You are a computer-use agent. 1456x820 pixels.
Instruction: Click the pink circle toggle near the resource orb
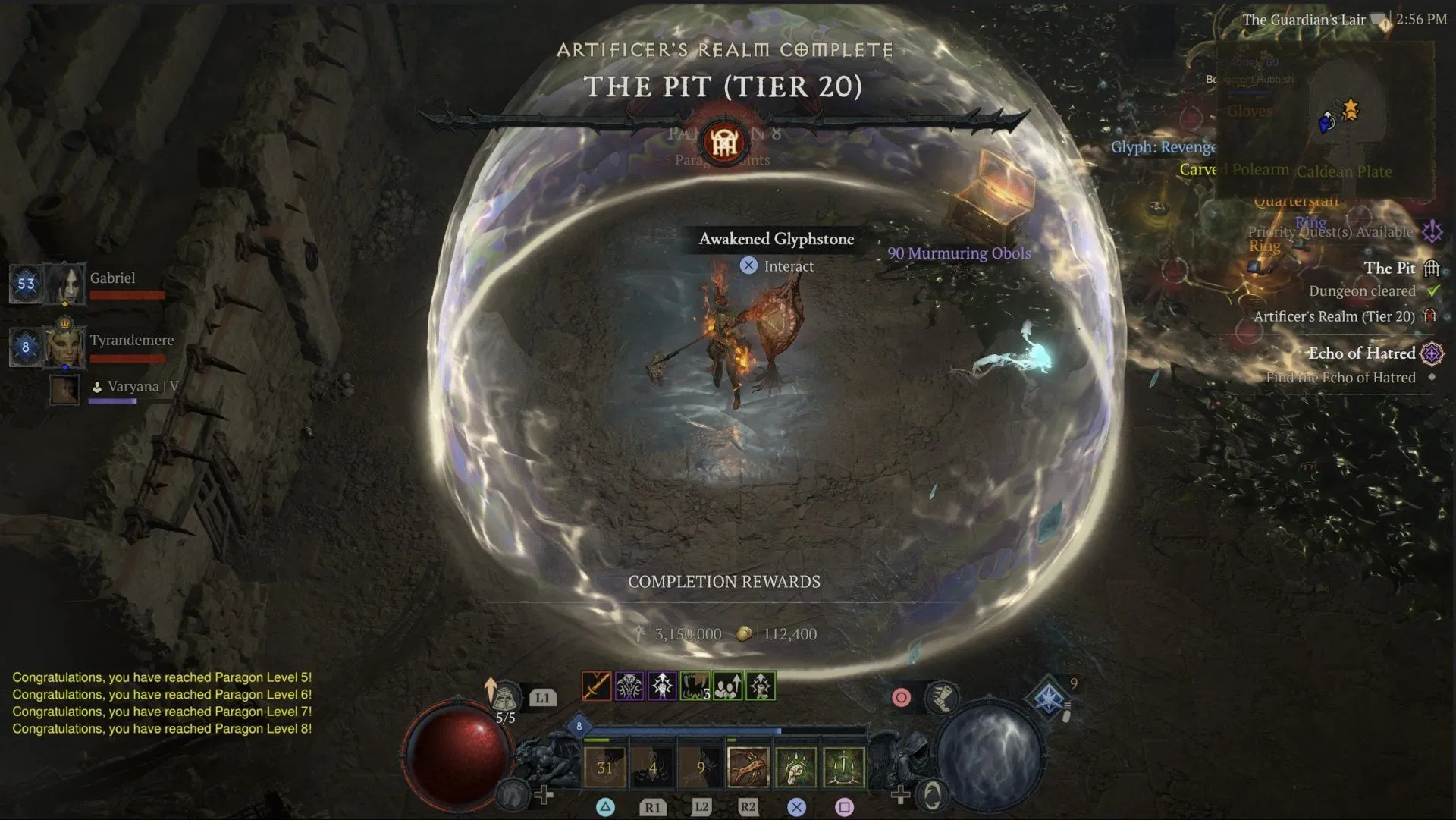coord(902,696)
